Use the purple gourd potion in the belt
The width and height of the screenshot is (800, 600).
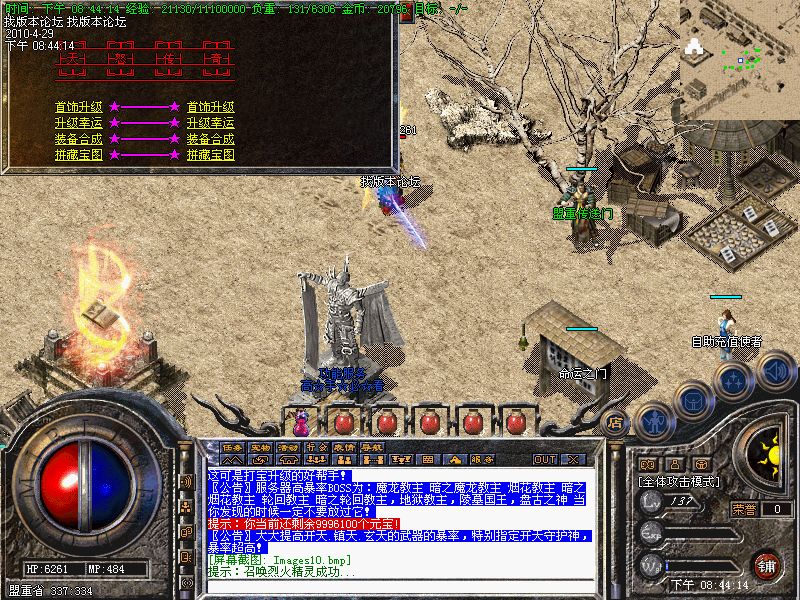coord(300,421)
